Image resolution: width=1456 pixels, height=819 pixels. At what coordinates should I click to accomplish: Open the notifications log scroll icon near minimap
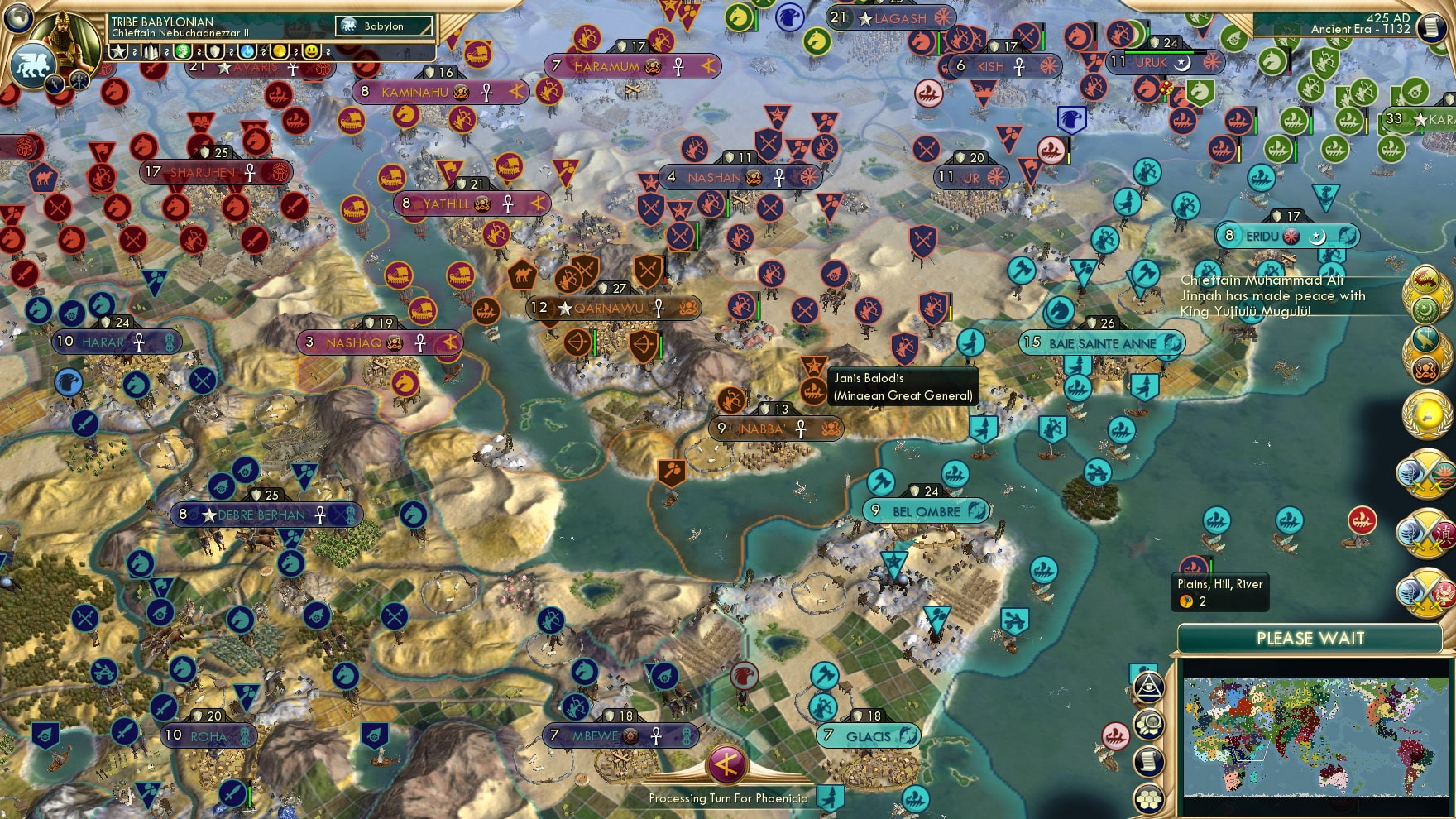[x=1149, y=760]
